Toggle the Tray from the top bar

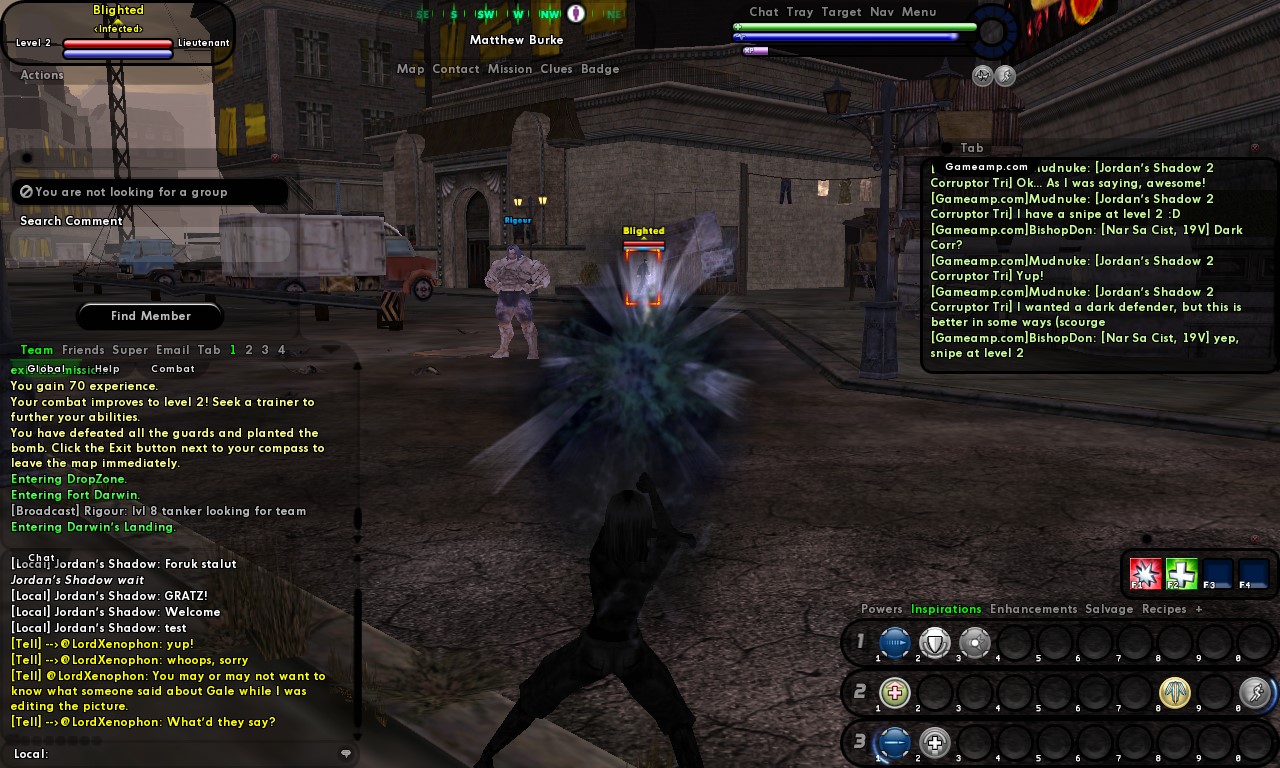(800, 12)
